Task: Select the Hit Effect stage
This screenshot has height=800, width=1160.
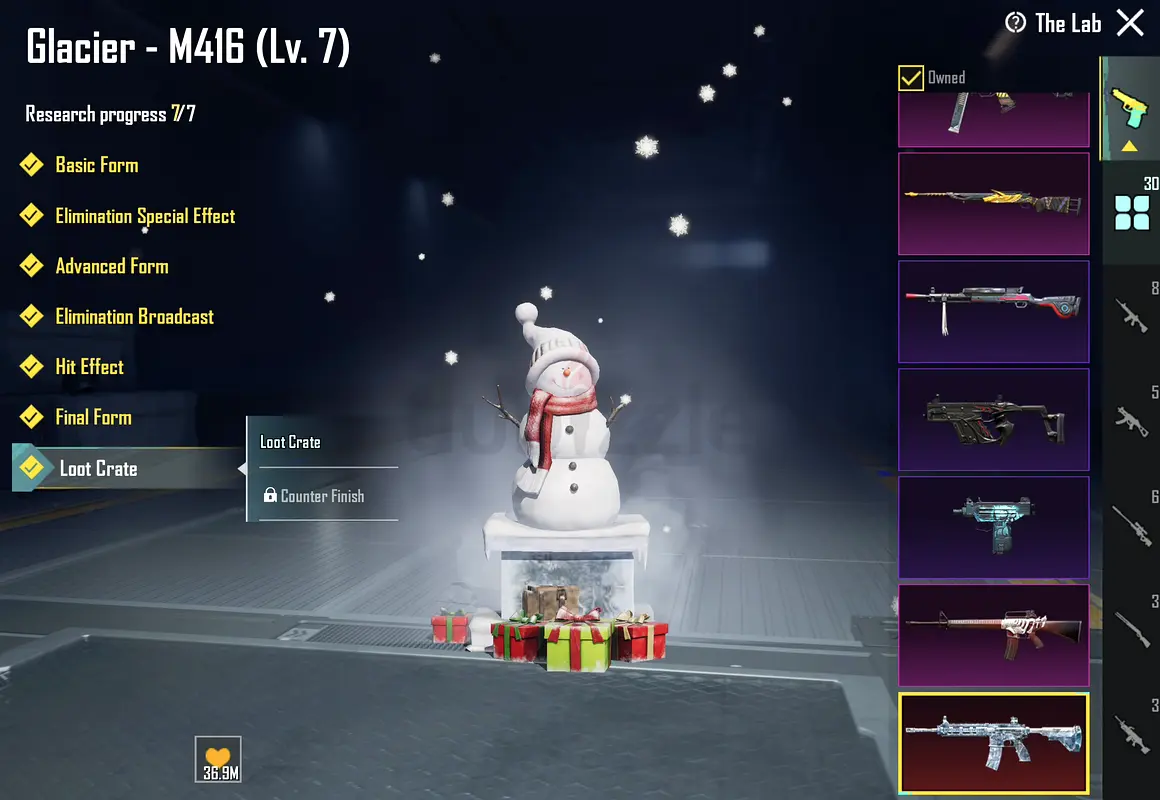Action: [x=89, y=367]
